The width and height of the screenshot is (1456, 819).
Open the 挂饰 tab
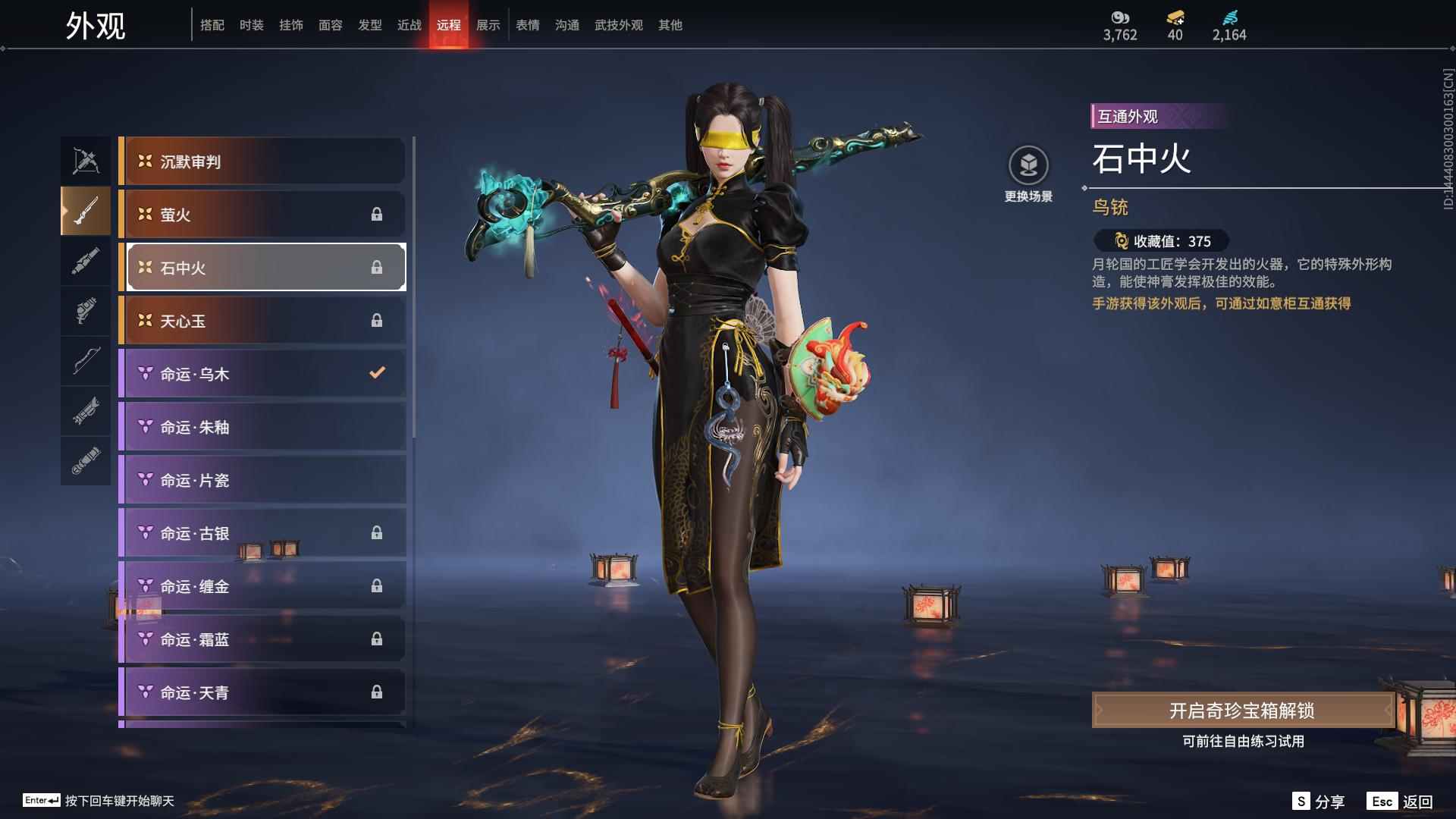tap(290, 25)
